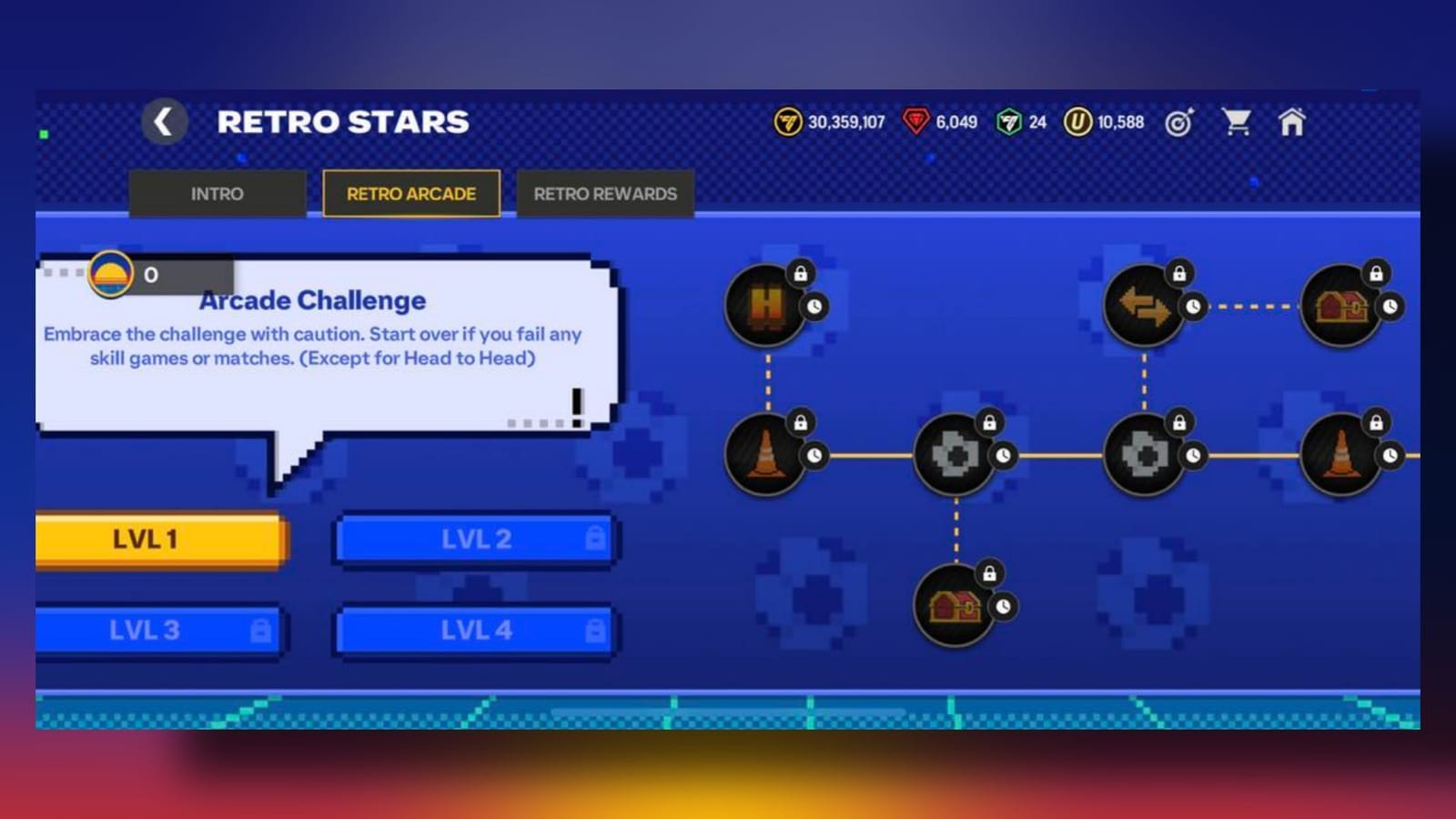Image resolution: width=1456 pixels, height=819 pixels.
Task: Click the lock icon on the Head to Head node
Action: pyautogui.click(x=802, y=274)
